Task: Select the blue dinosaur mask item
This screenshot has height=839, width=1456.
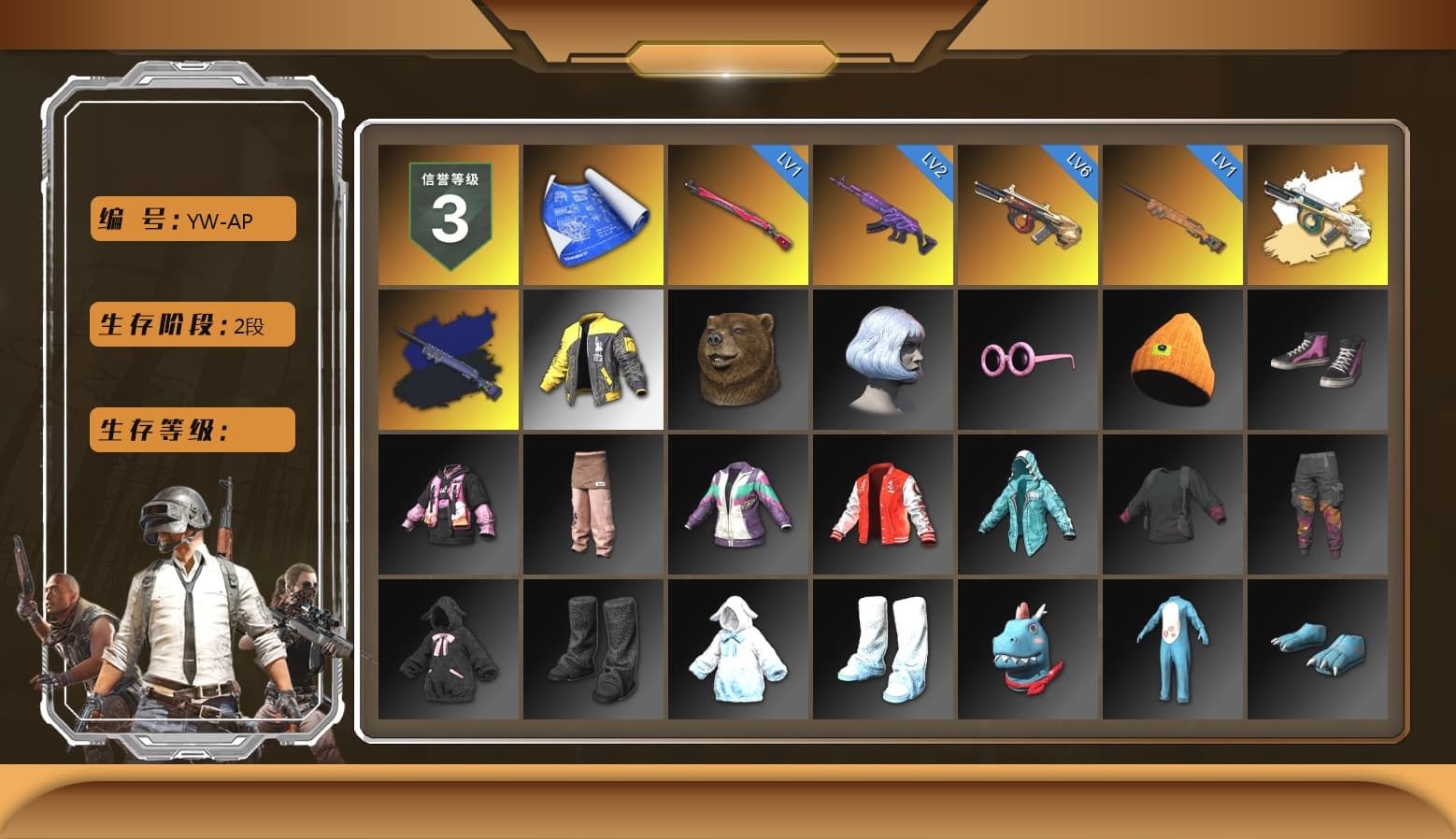Action: (x=1025, y=649)
